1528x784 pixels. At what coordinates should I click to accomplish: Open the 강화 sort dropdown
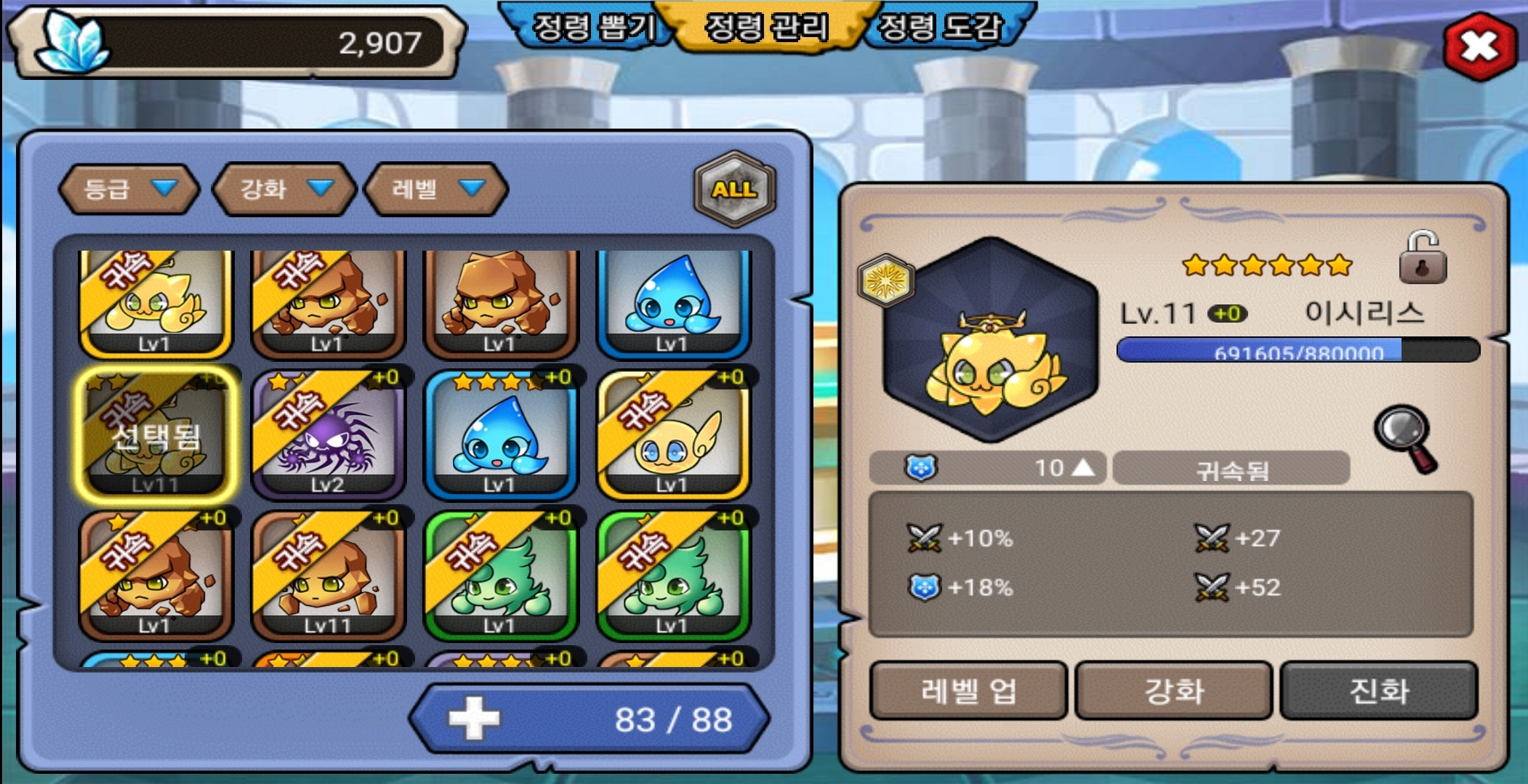click(285, 189)
